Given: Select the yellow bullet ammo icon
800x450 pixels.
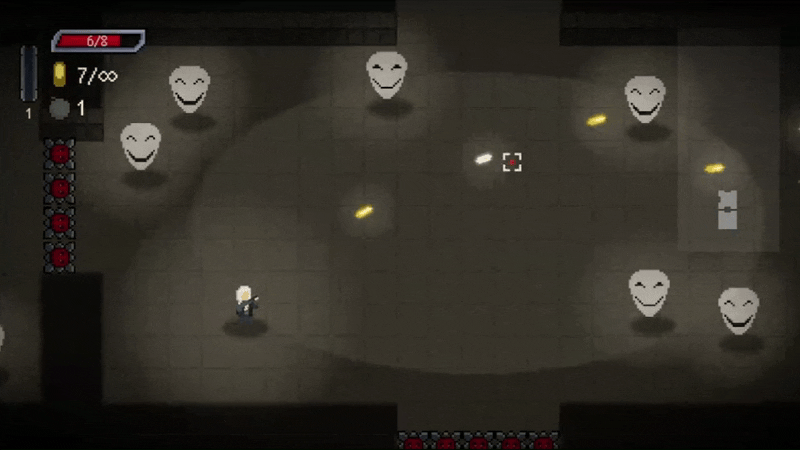Looking at the screenshot, I should (60, 75).
